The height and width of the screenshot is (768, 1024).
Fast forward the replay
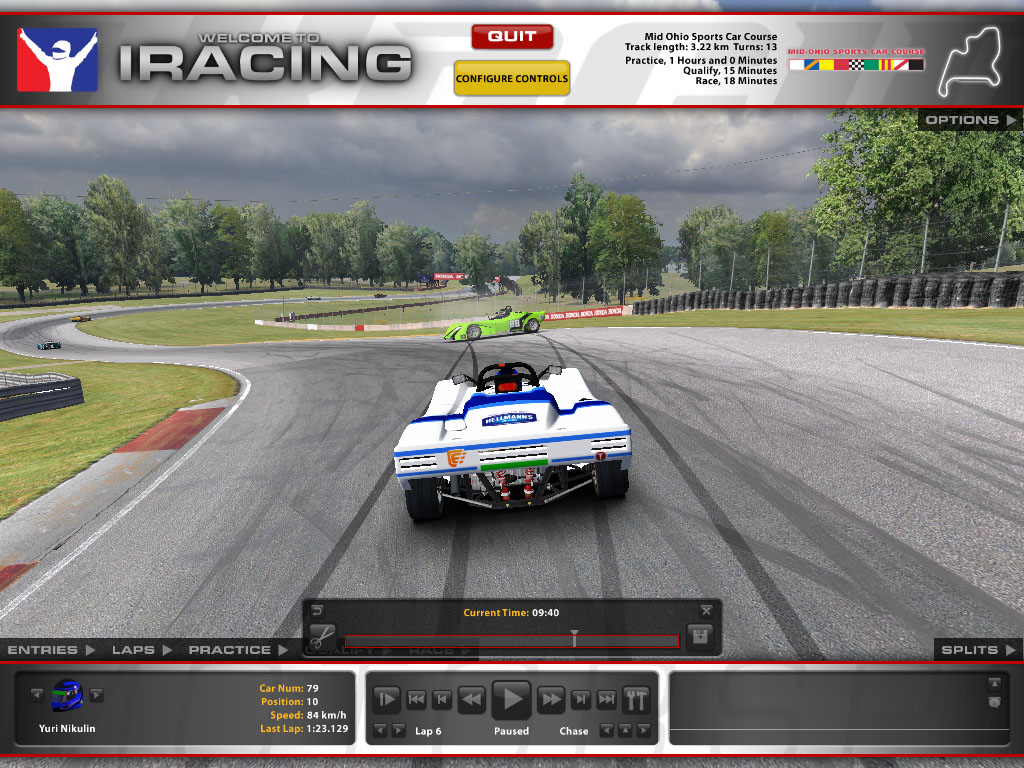[x=552, y=699]
